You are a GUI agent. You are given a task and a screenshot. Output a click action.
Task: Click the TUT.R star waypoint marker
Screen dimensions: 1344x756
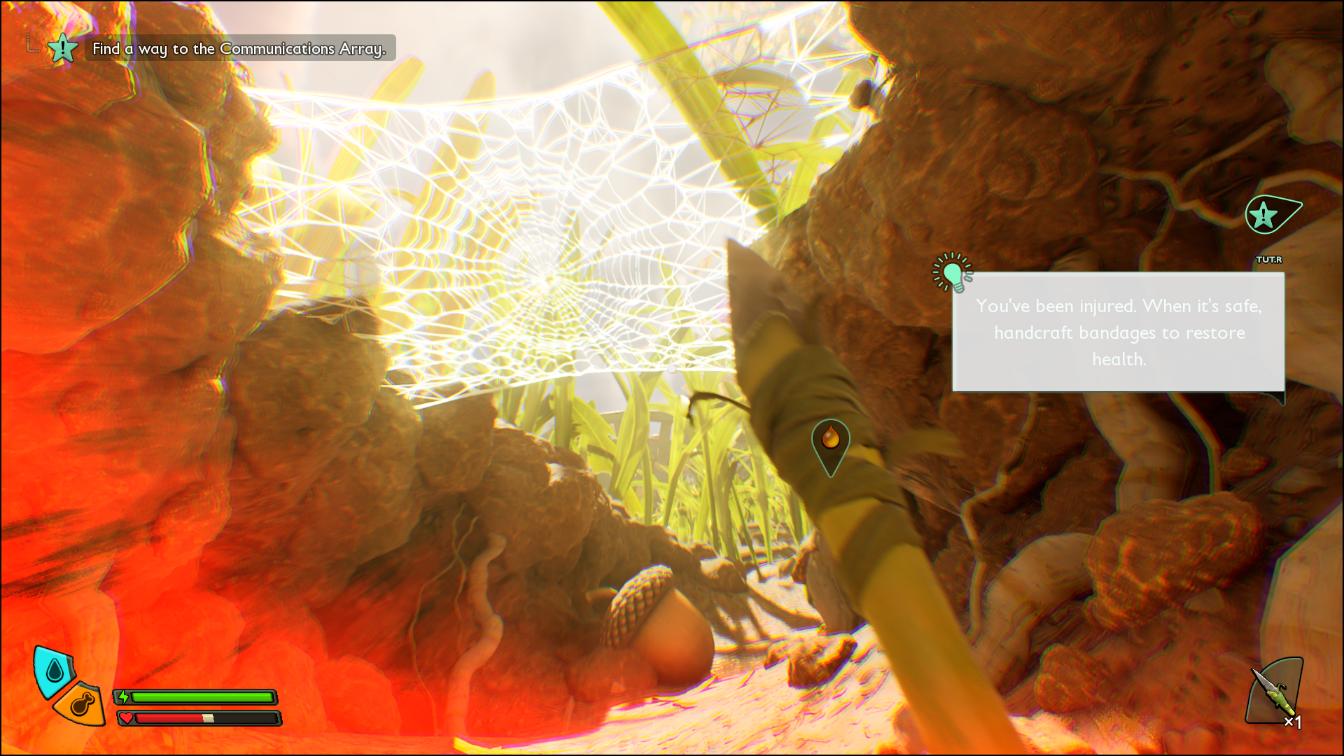click(1266, 214)
